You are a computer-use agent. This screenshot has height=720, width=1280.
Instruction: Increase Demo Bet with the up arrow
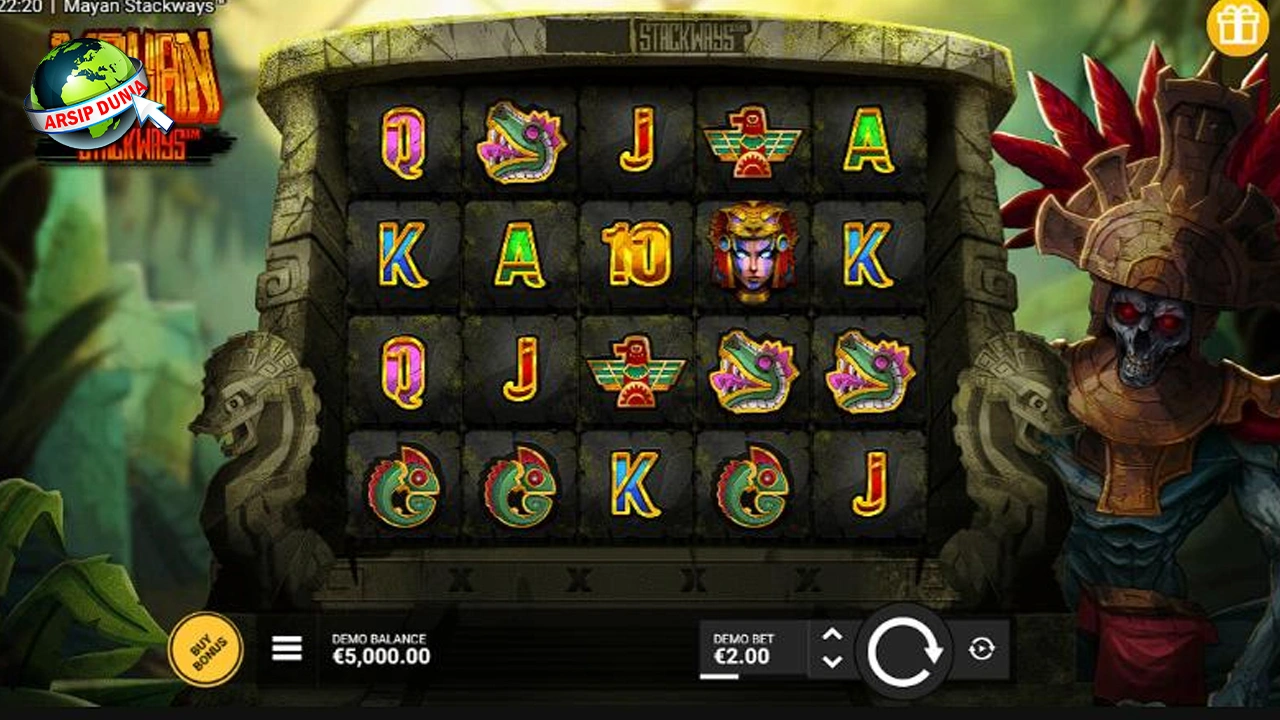pyautogui.click(x=832, y=633)
